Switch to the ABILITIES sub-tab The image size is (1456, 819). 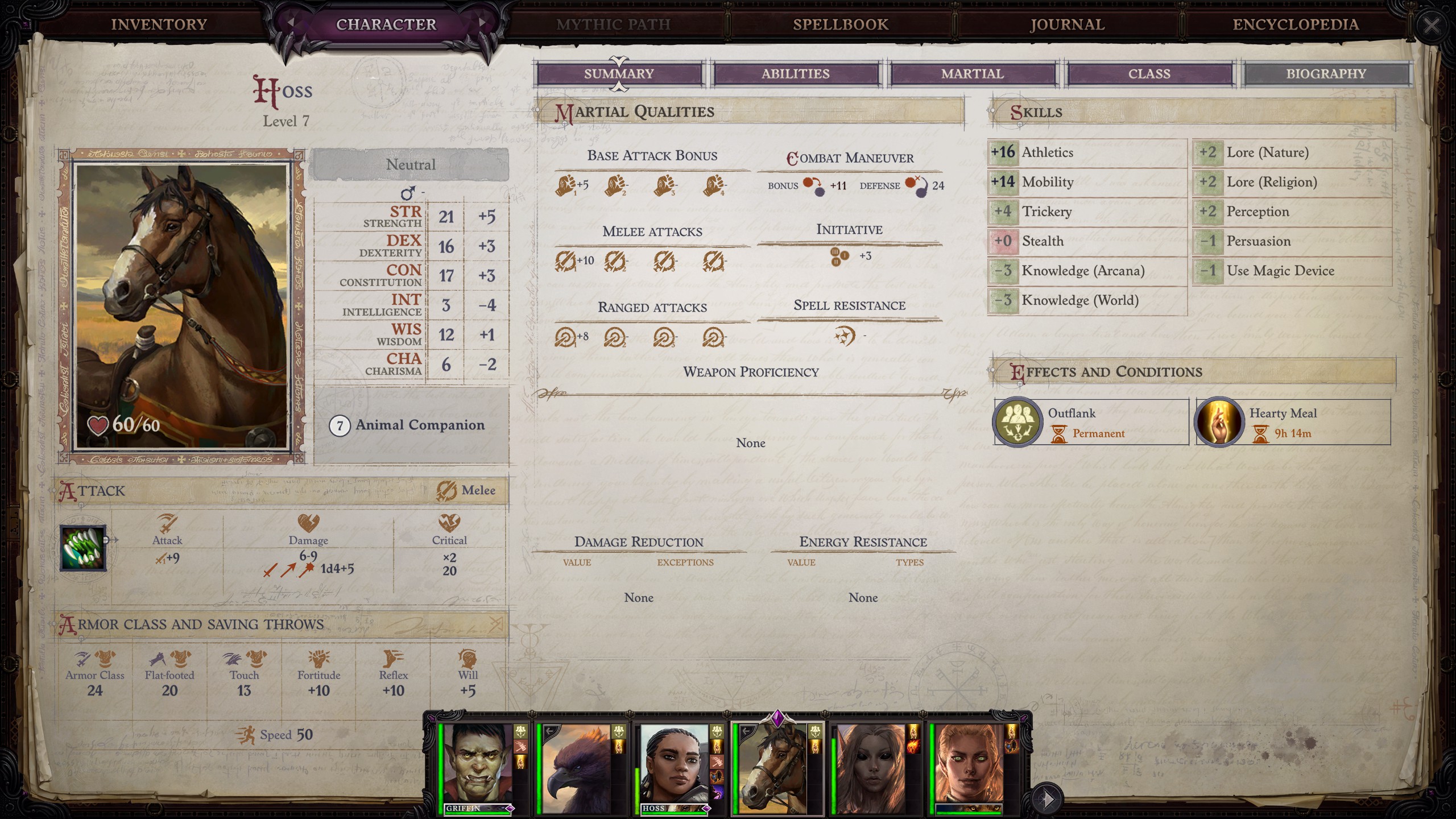click(x=796, y=73)
